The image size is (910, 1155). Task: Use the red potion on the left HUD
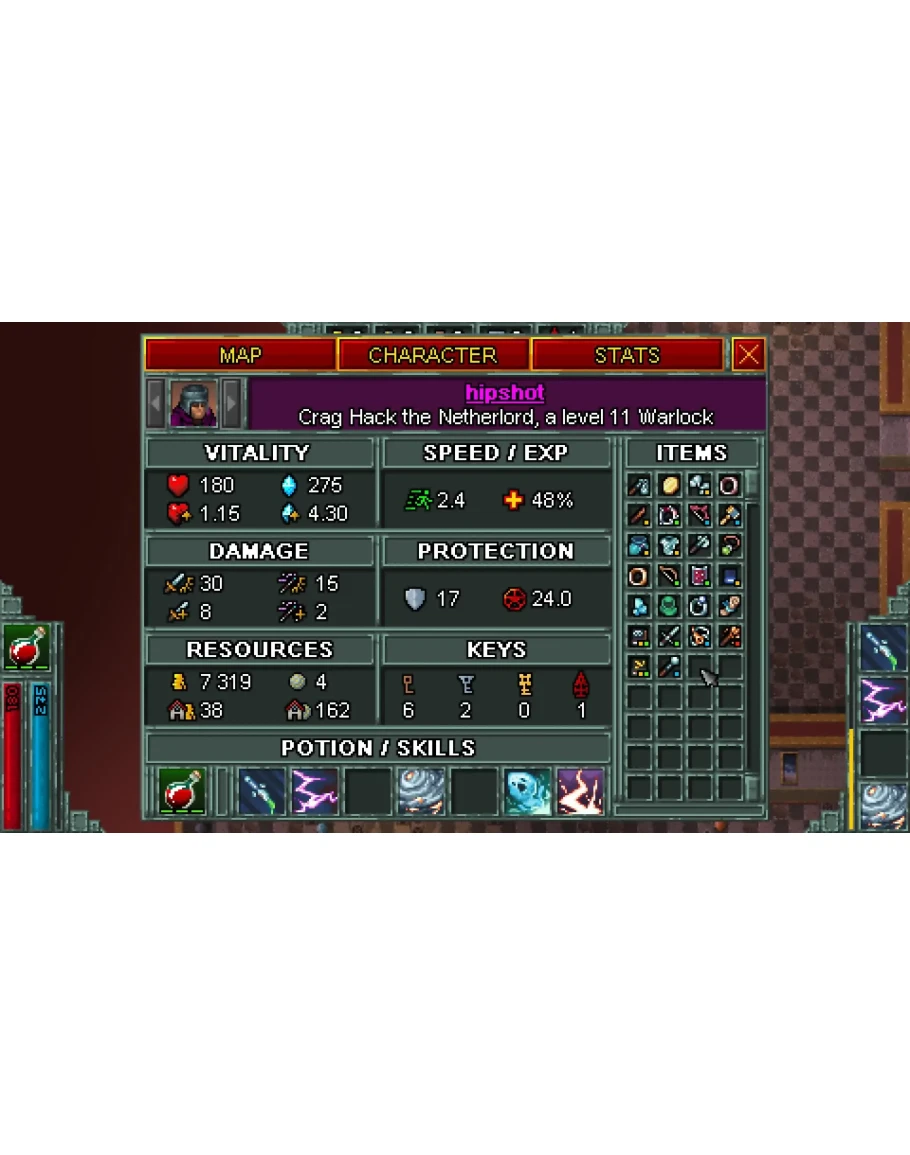pyautogui.click(x=27, y=648)
